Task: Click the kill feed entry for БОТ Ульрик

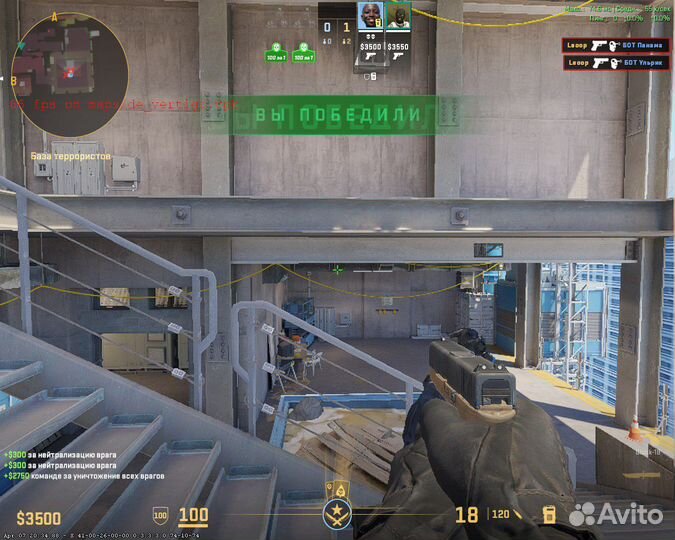Action: pyautogui.click(x=616, y=62)
